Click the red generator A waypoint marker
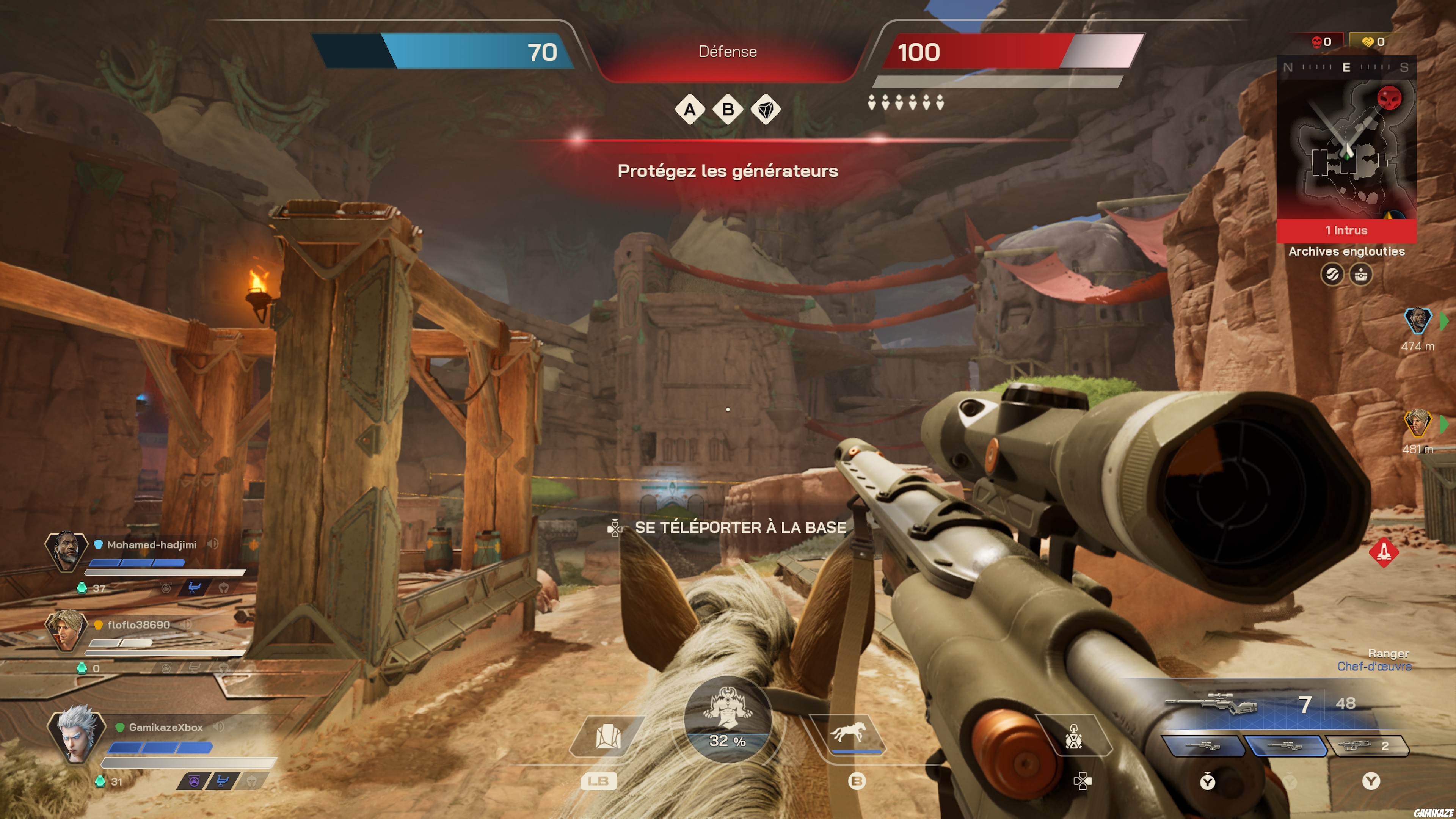This screenshot has height=819, width=1456. (1383, 551)
